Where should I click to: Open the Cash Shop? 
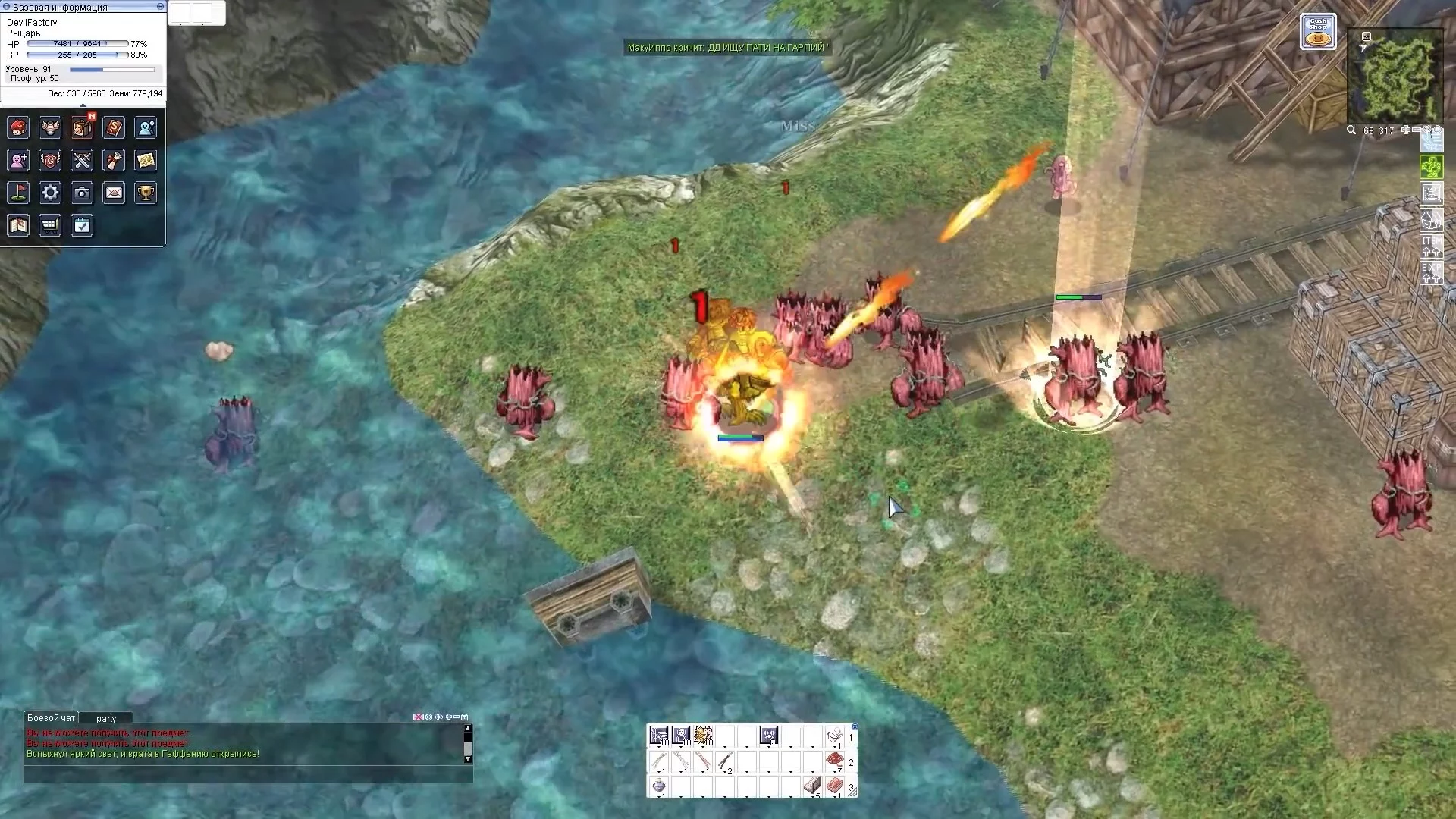pyautogui.click(x=1318, y=32)
